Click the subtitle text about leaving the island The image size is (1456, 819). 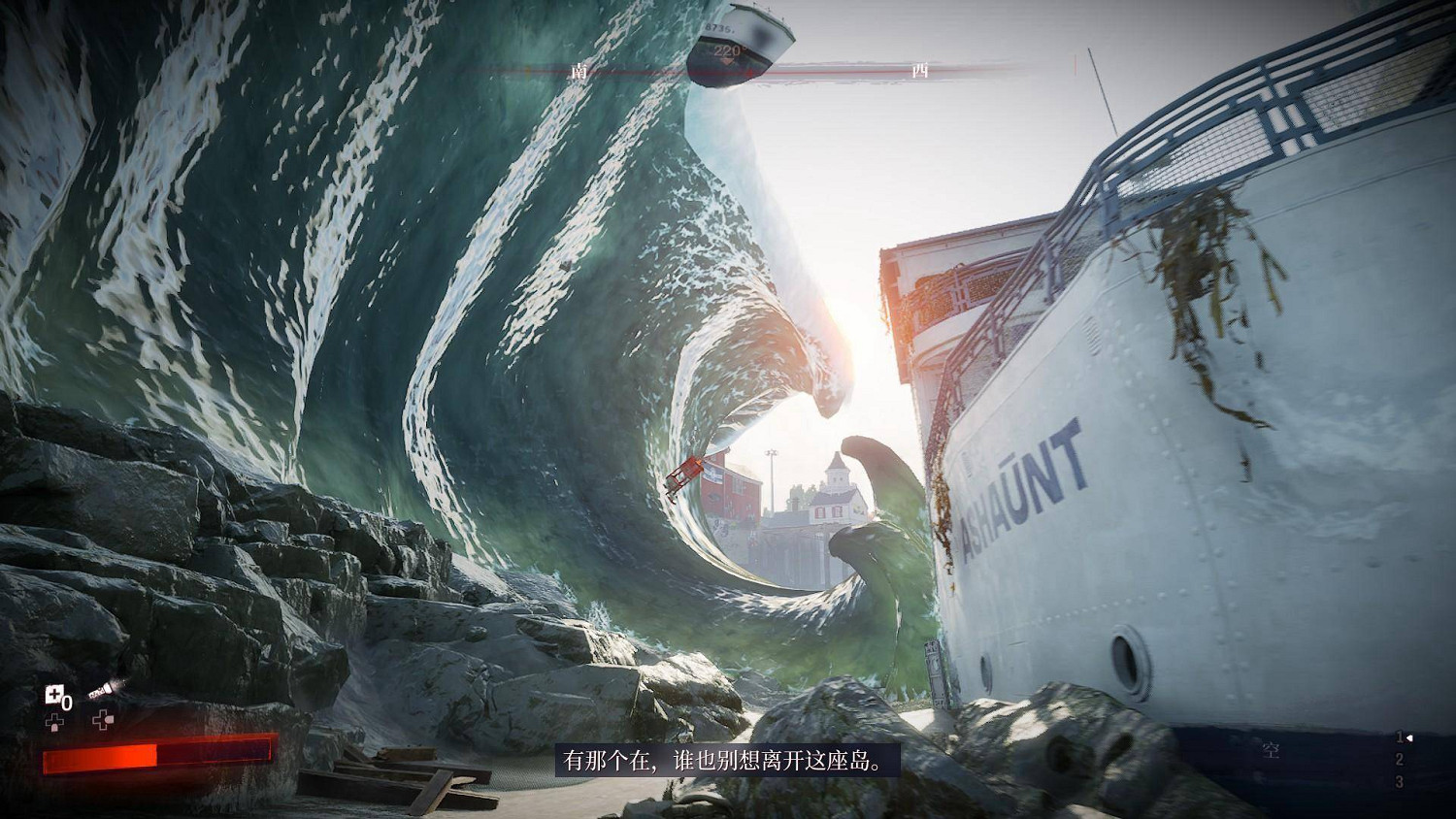(726, 762)
